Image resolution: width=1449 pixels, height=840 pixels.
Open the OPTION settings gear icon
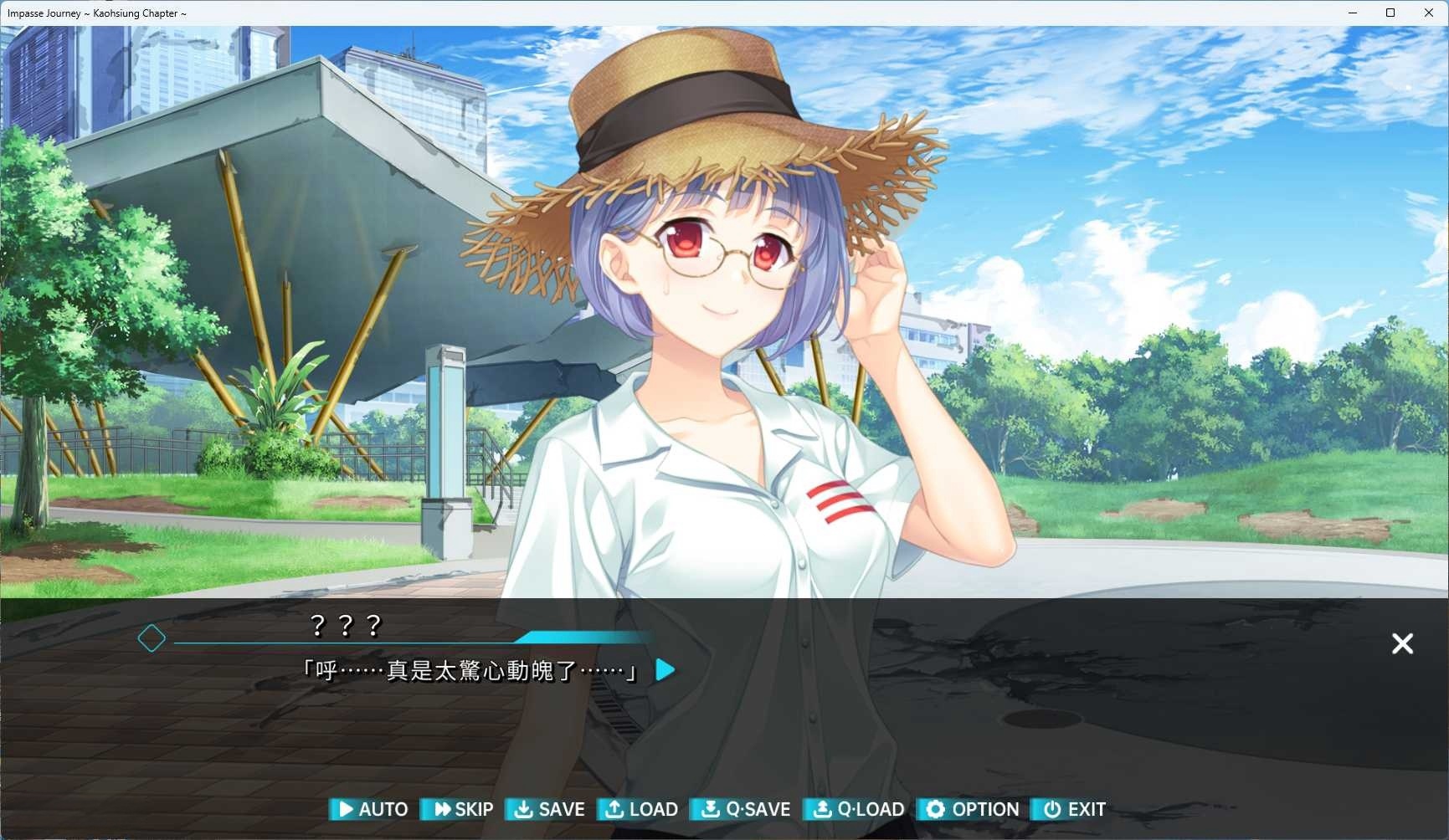tap(935, 809)
